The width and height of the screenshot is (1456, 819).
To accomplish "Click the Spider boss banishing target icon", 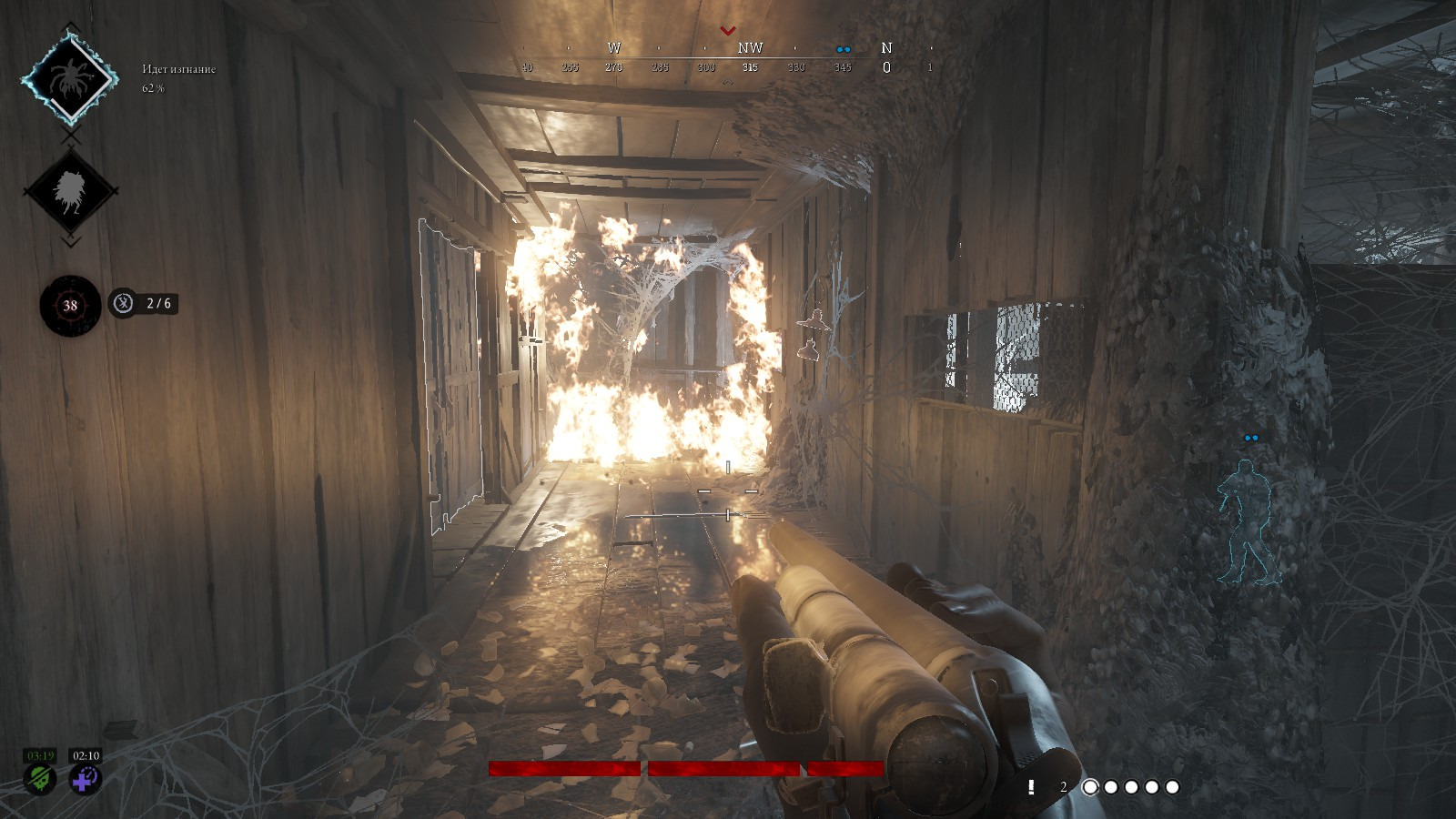I will click(x=70, y=79).
